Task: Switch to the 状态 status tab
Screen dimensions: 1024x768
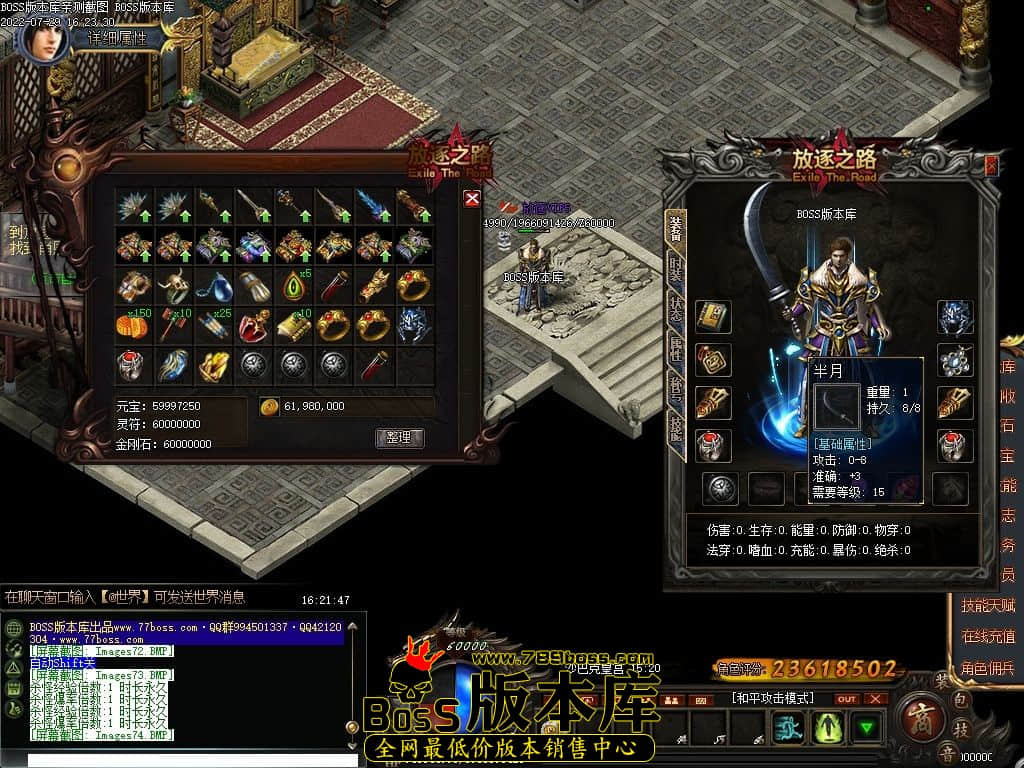Action: pyautogui.click(x=677, y=310)
